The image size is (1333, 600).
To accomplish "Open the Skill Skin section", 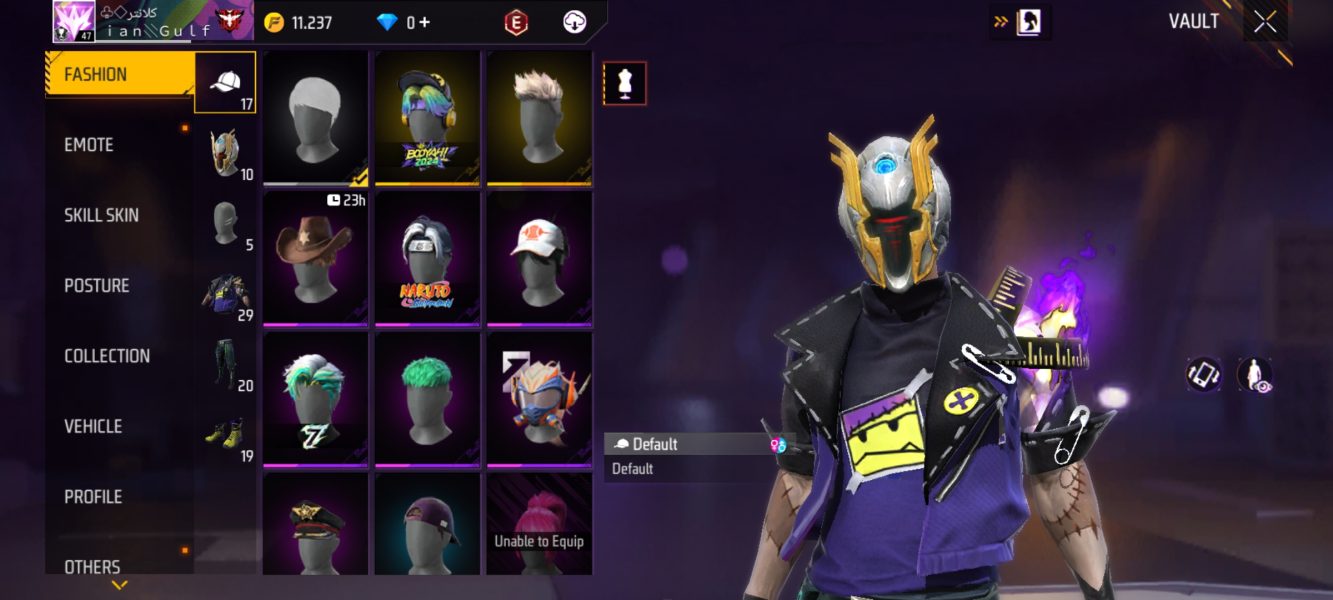I will coord(102,215).
